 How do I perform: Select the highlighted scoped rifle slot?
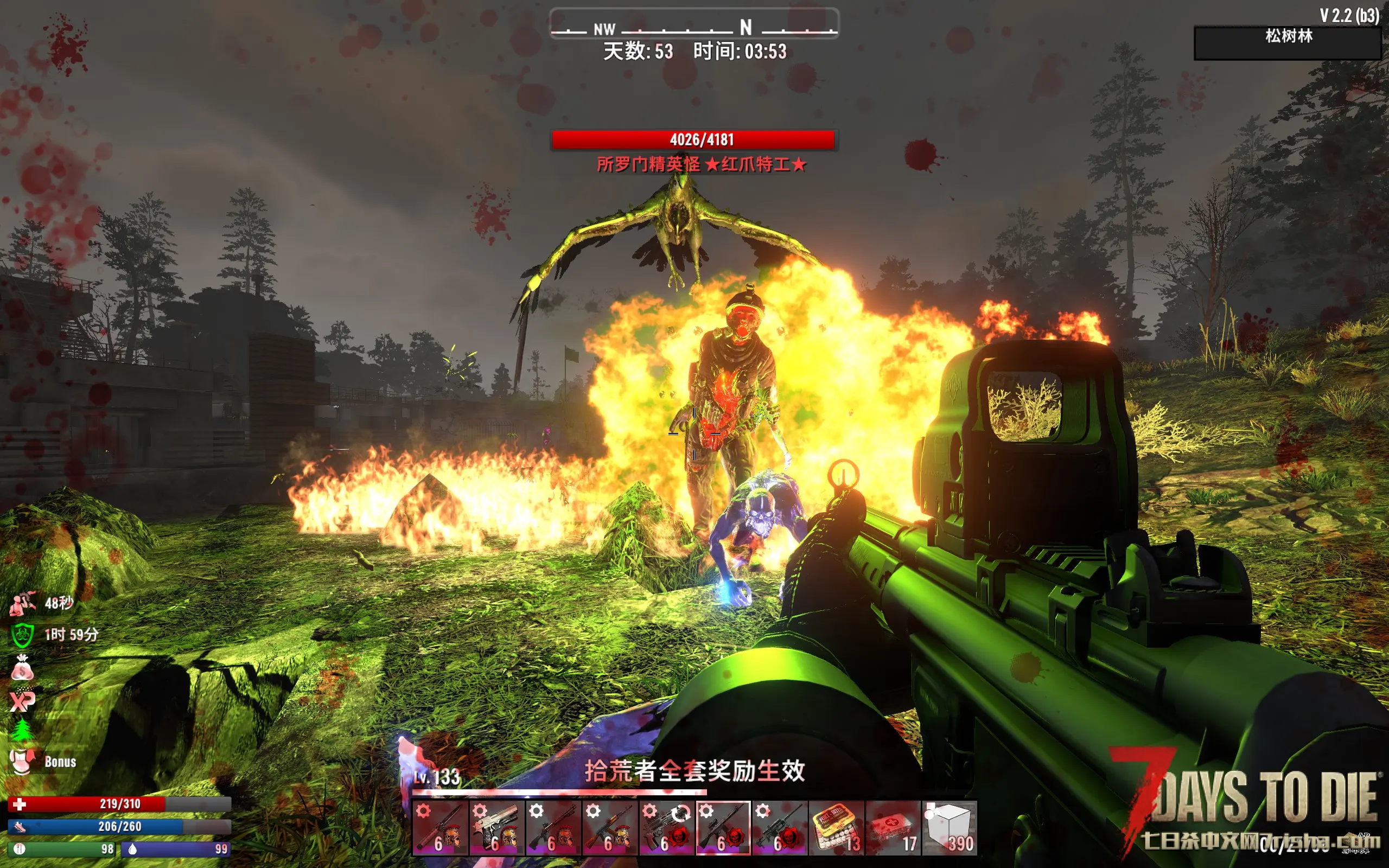click(723, 828)
